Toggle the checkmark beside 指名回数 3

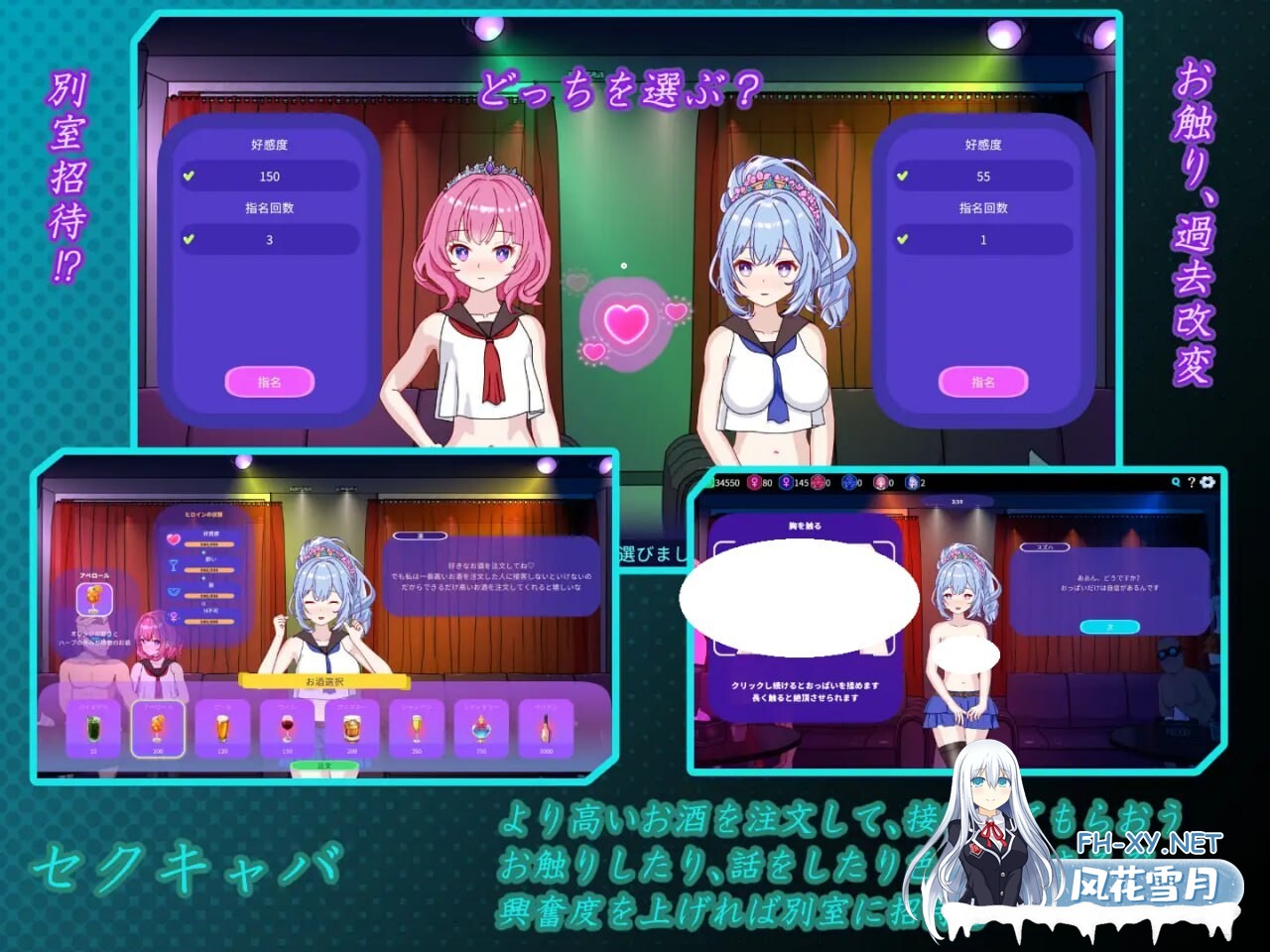pos(188,239)
